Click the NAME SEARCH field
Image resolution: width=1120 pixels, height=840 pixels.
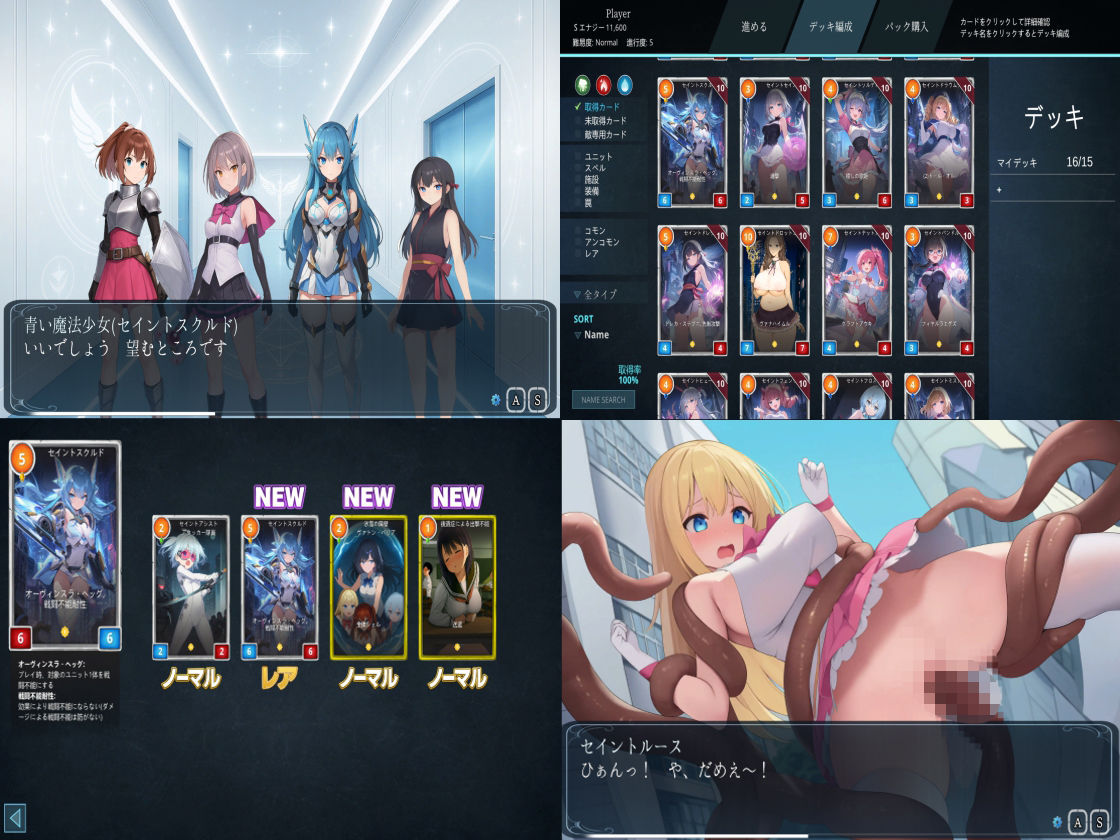click(x=603, y=400)
